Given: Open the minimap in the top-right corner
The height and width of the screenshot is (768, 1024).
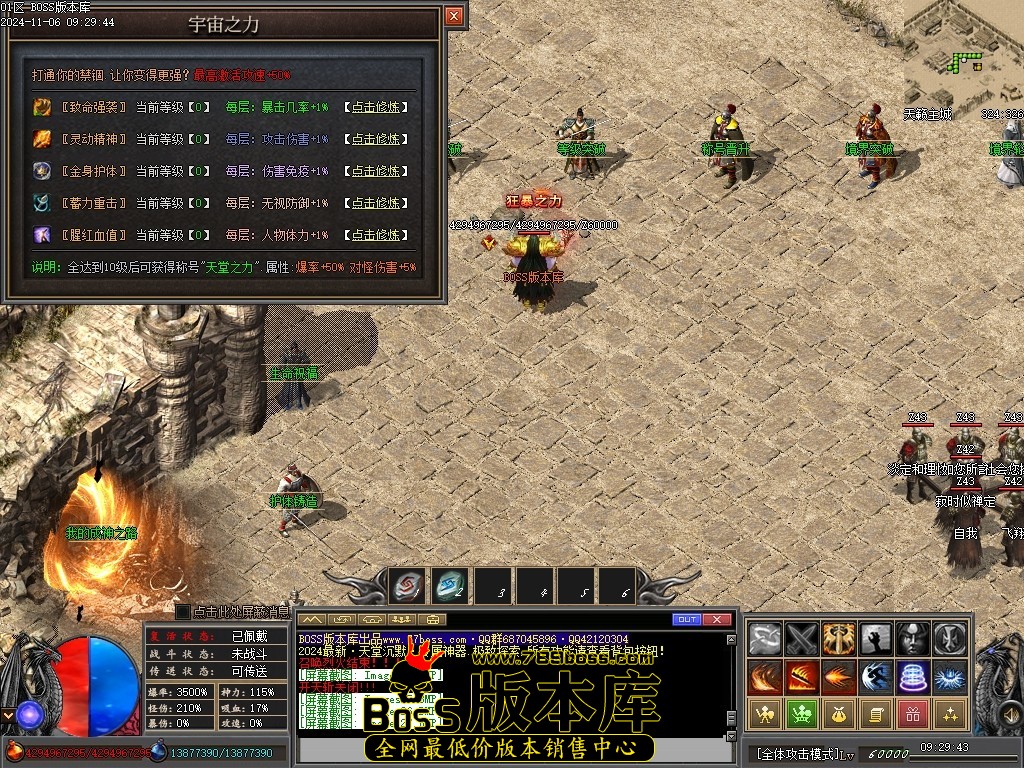Looking at the screenshot, I should point(963,50).
